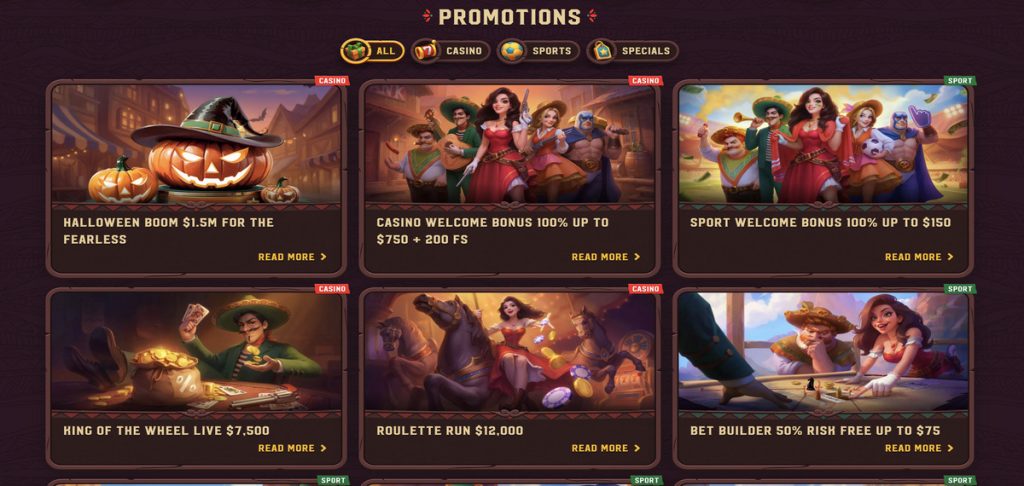Read more on Casino Welcome Bonus
1024x486 pixels.
605,257
